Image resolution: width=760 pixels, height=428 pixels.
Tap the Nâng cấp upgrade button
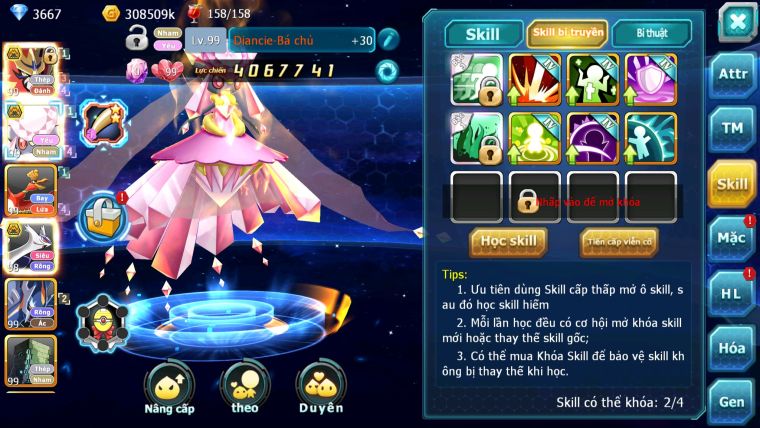click(169, 388)
